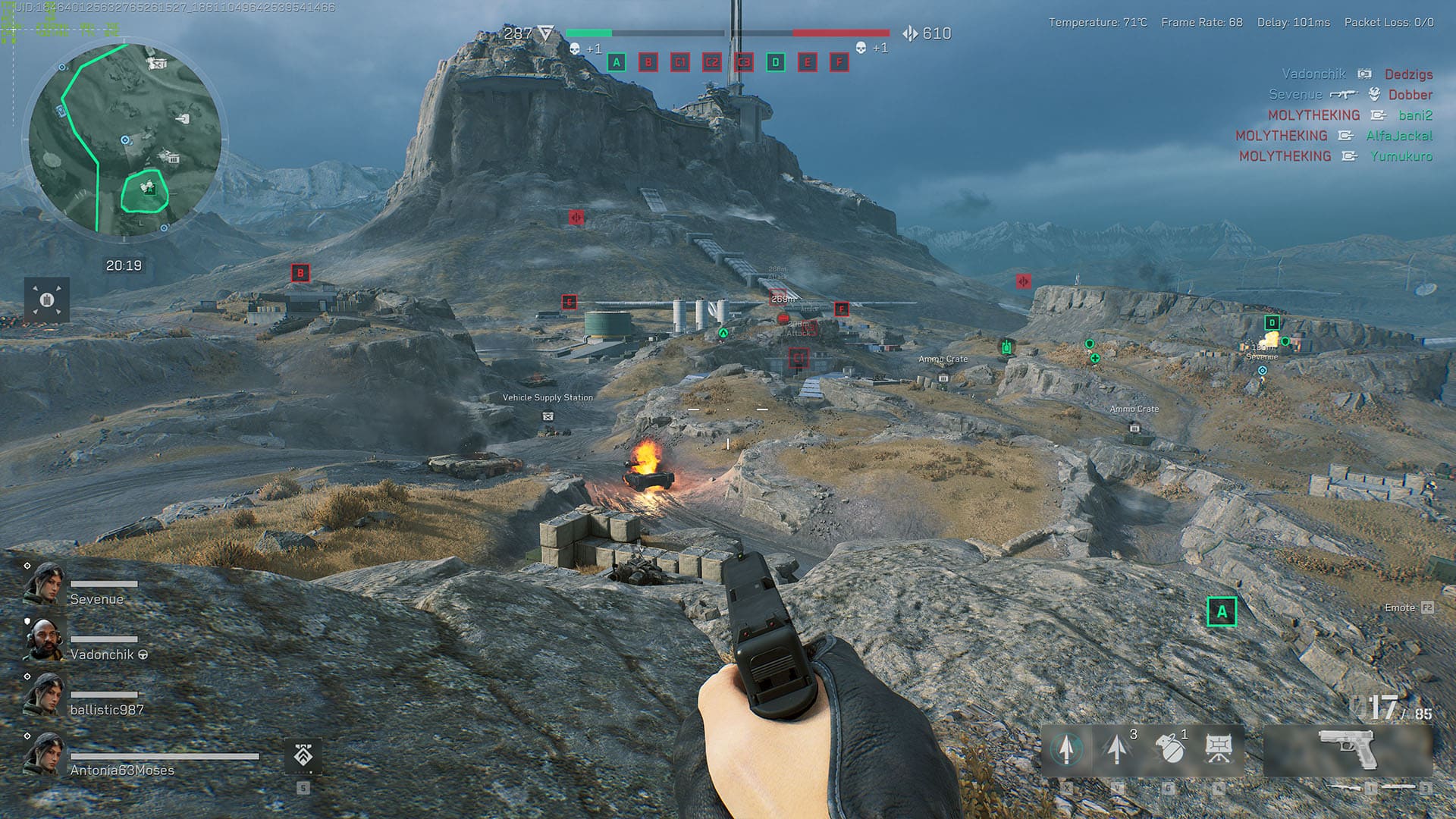Select objective B in top capture bar

tap(648, 62)
